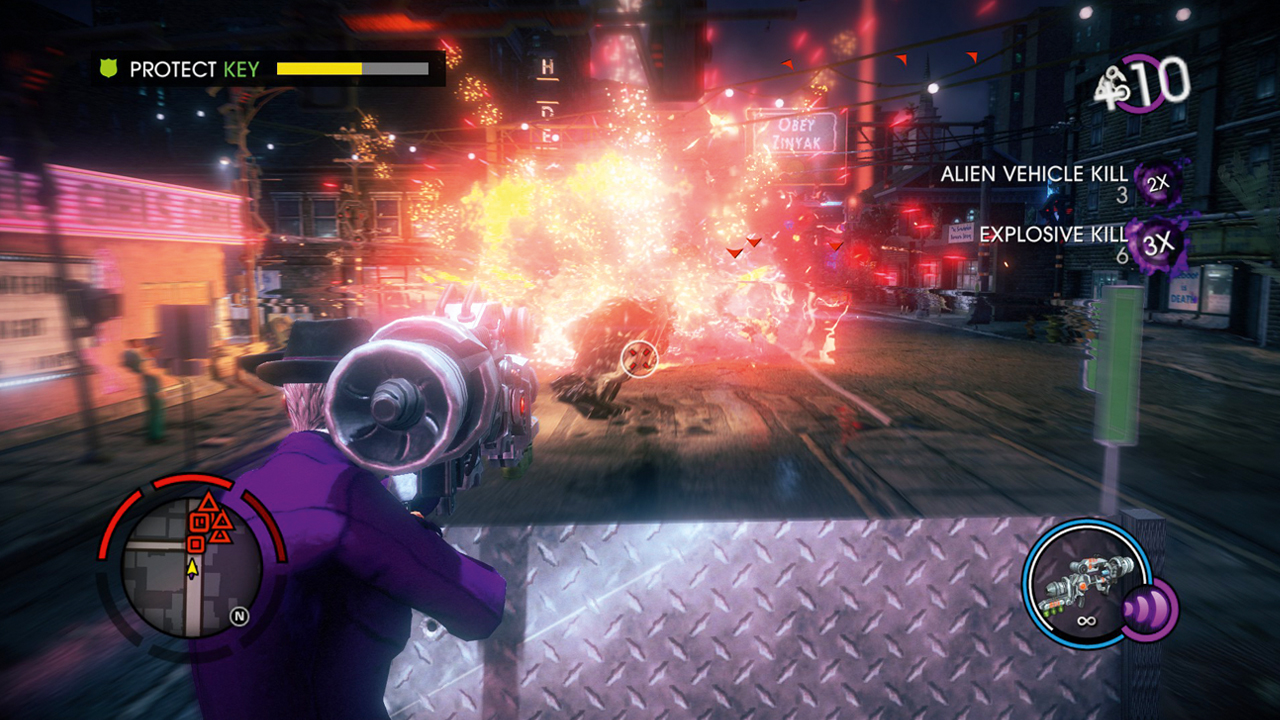Click the green shield objective icon
This screenshot has width=1280, height=720.
pyautogui.click(x=109, y=69)
